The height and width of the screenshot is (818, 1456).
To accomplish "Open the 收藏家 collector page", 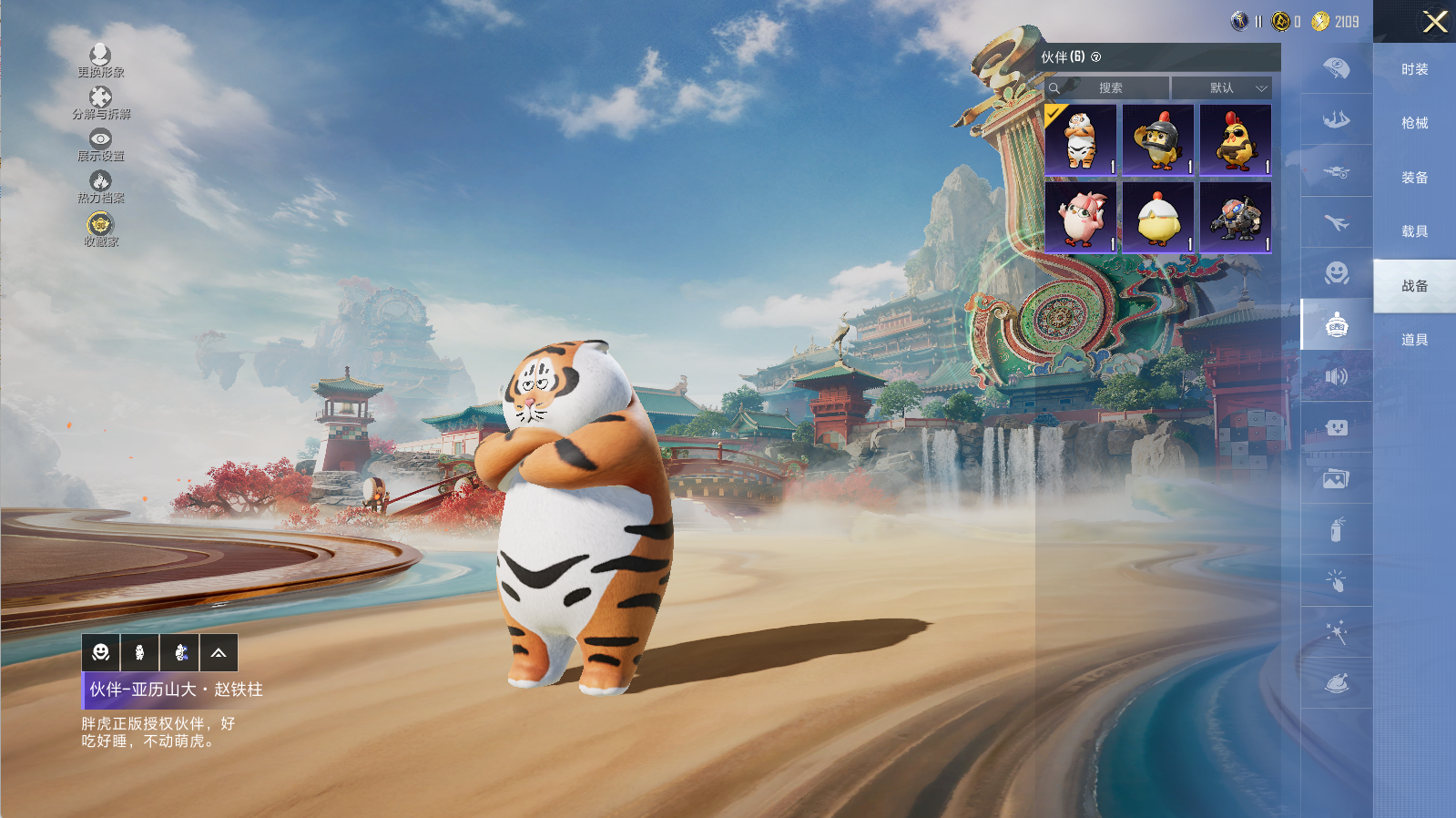I will coord(100,230).
